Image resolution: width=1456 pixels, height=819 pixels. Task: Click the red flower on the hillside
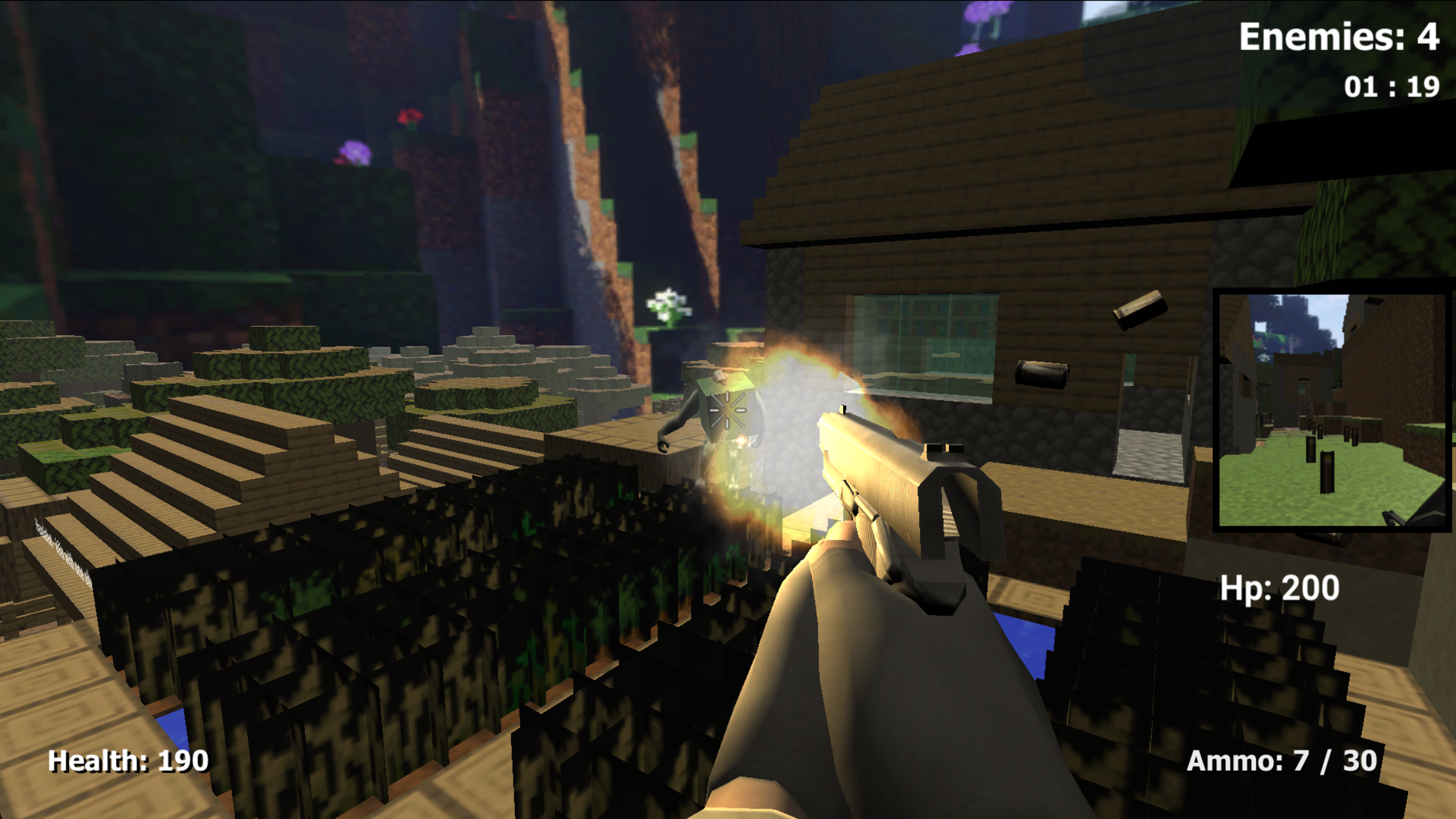[x=409, y=118]
